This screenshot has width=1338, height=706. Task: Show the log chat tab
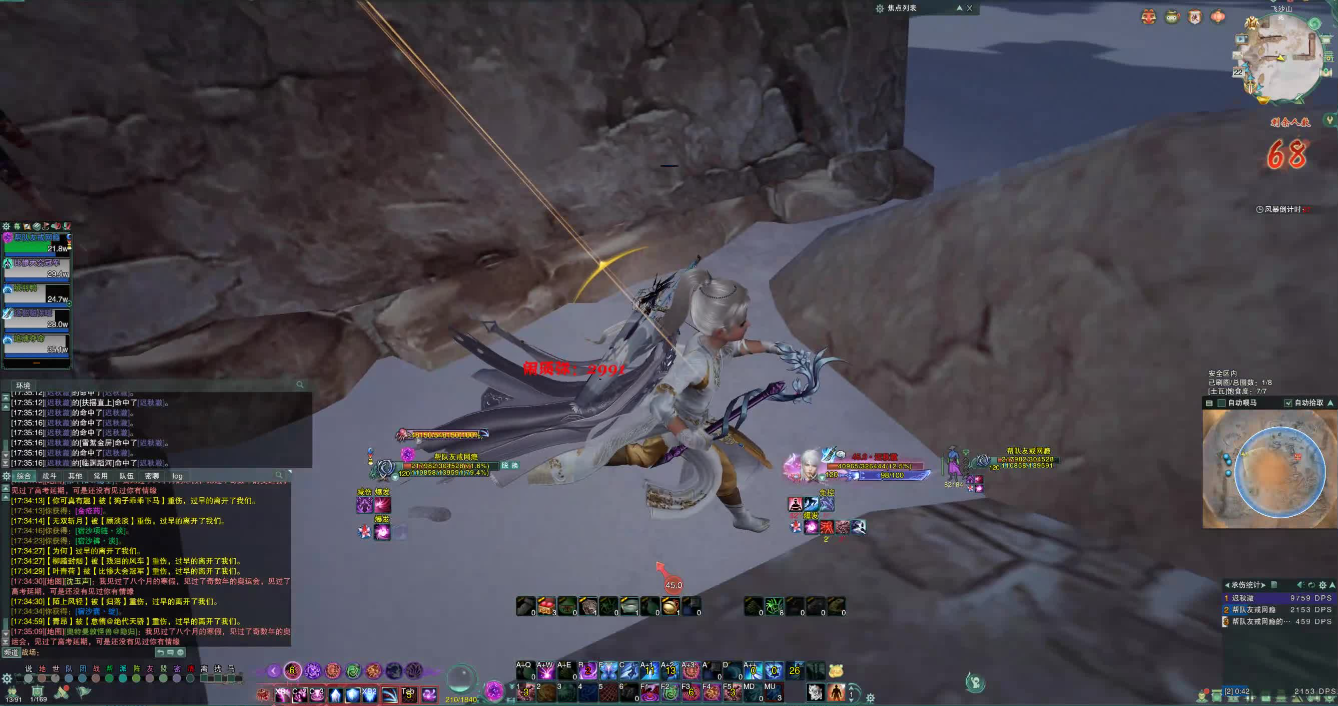point(177,476)
